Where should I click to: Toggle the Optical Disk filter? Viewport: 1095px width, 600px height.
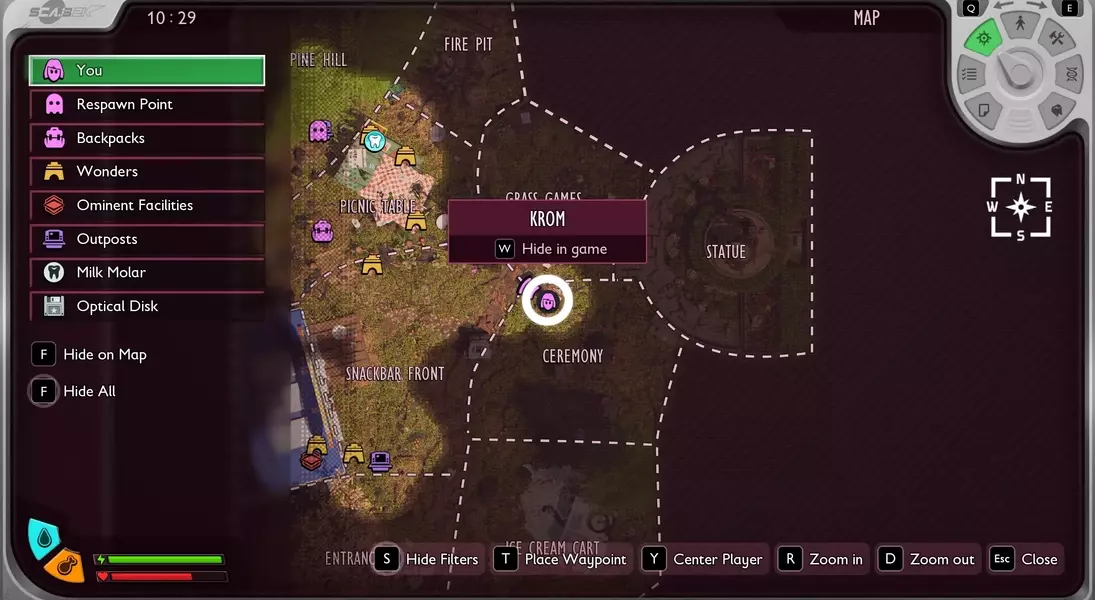coord(146,306)
